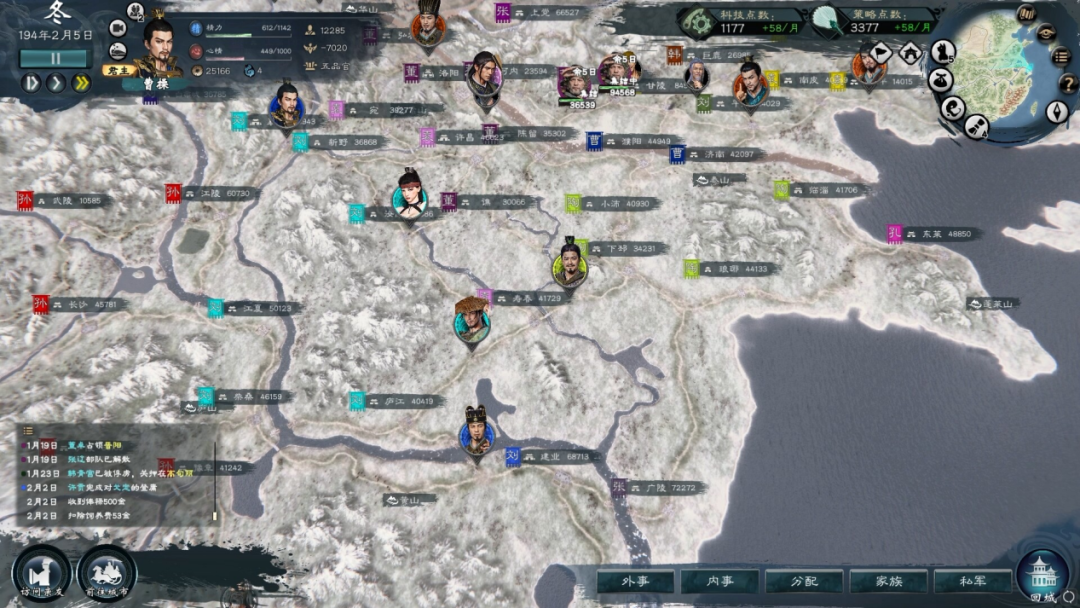Select the flag diamond icon
This screenshot has width=1080, height=608.
tap(881, 52)
